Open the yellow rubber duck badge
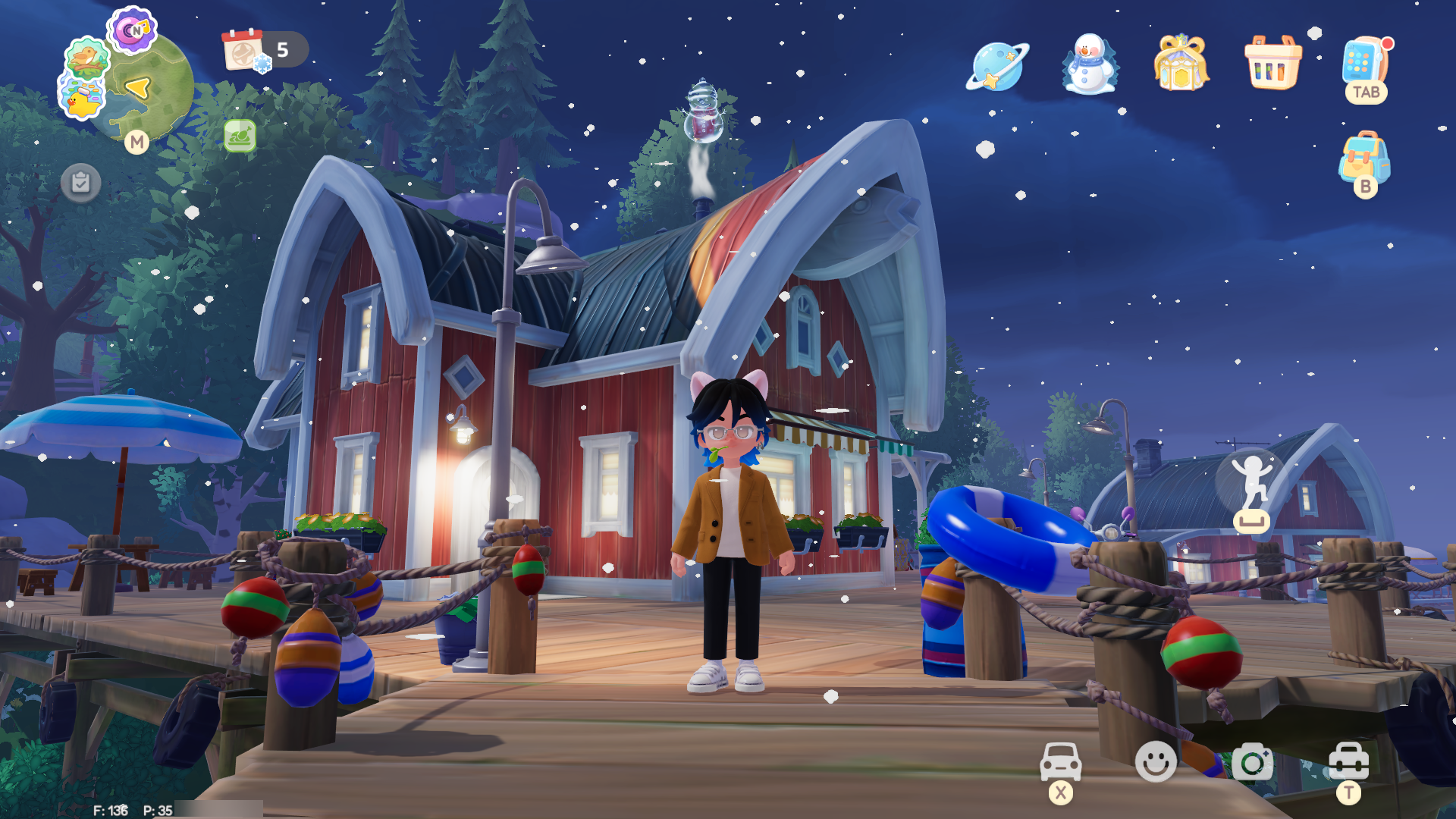 82,98
